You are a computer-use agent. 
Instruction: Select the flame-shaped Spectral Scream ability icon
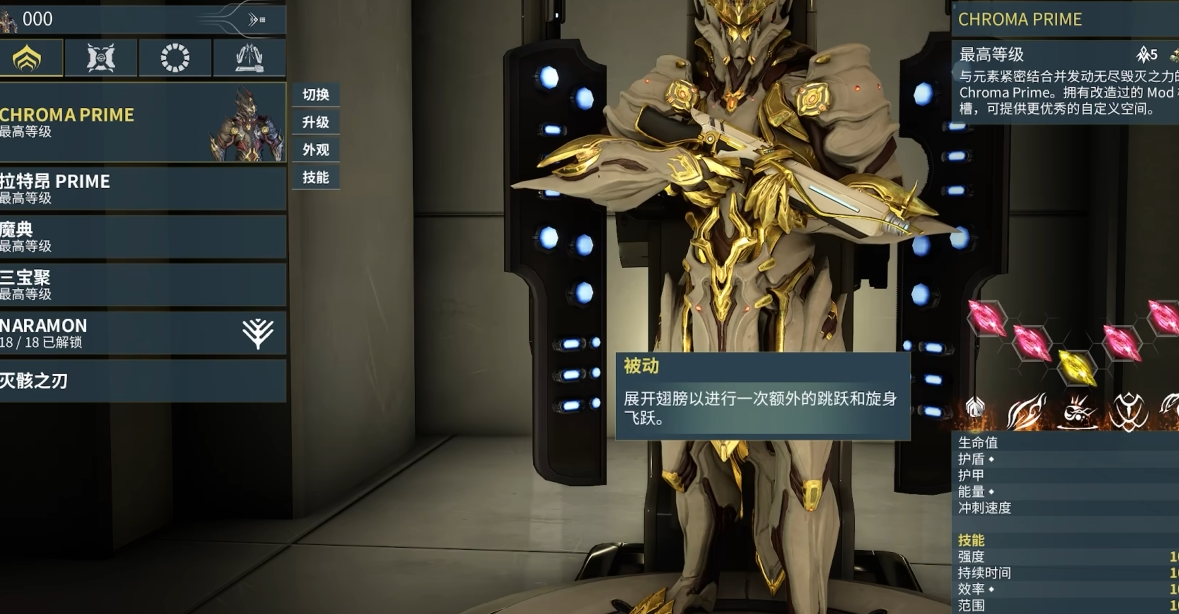coord(1026,411)
